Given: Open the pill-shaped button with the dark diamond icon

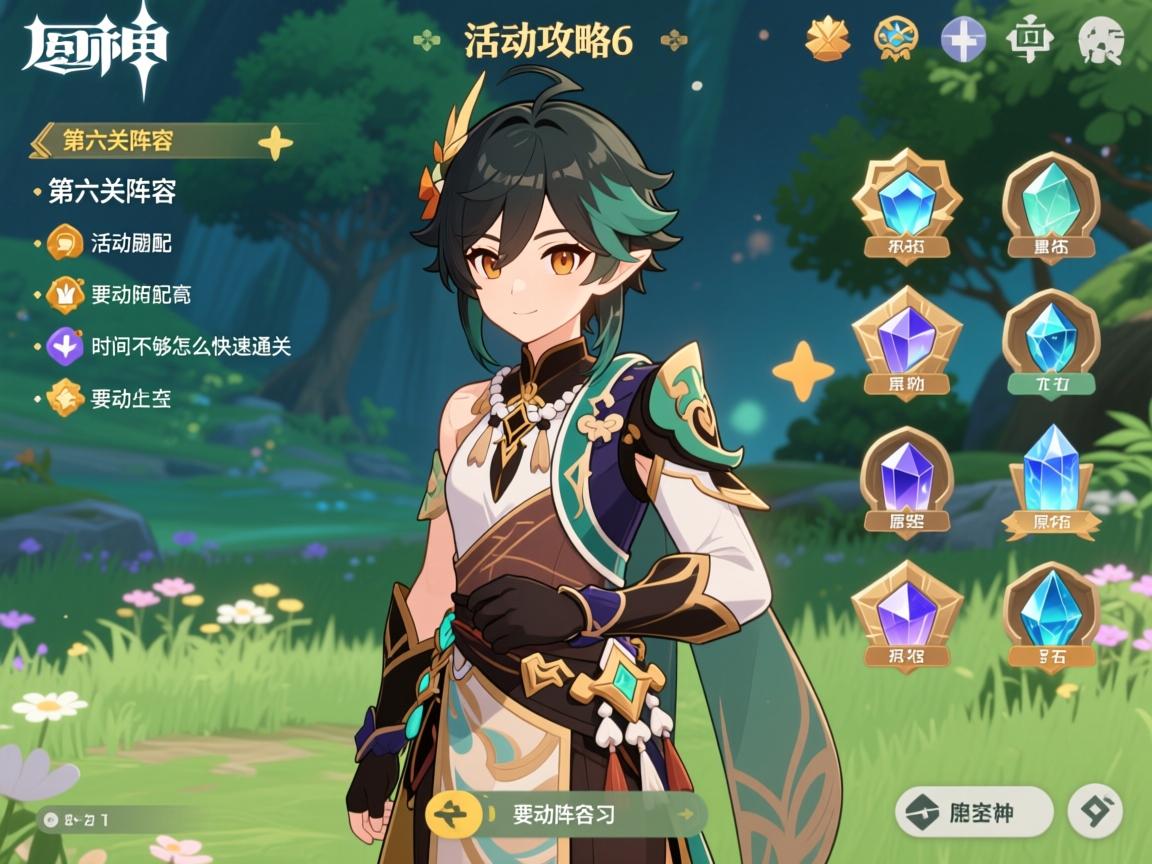Looking at the screenshot, I should coord(973,811).
